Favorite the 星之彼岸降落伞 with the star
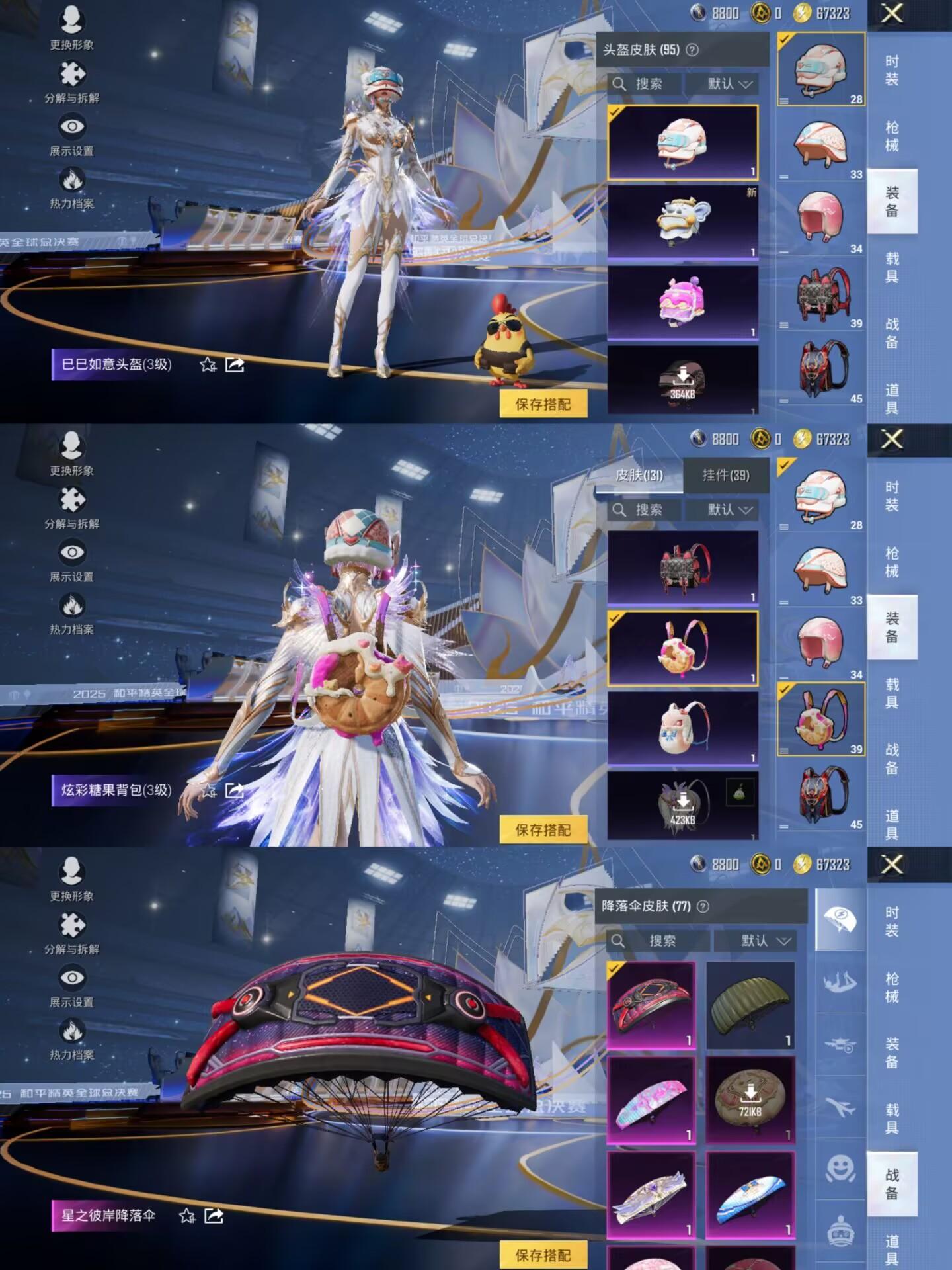Viewport: 952px width, 1270px height. coord(188,1216)
